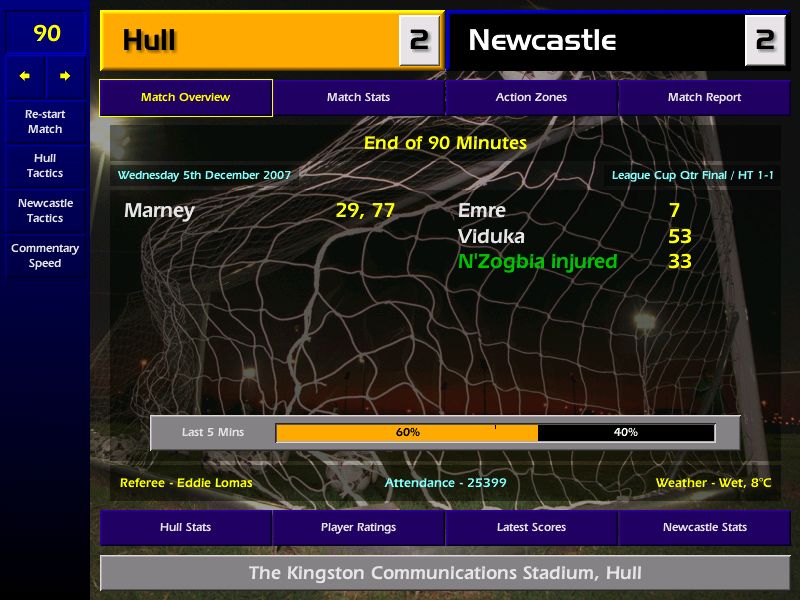Select the Hull team name banner
The width and height of the screenshot is (800, 600).
pos(250,40)
